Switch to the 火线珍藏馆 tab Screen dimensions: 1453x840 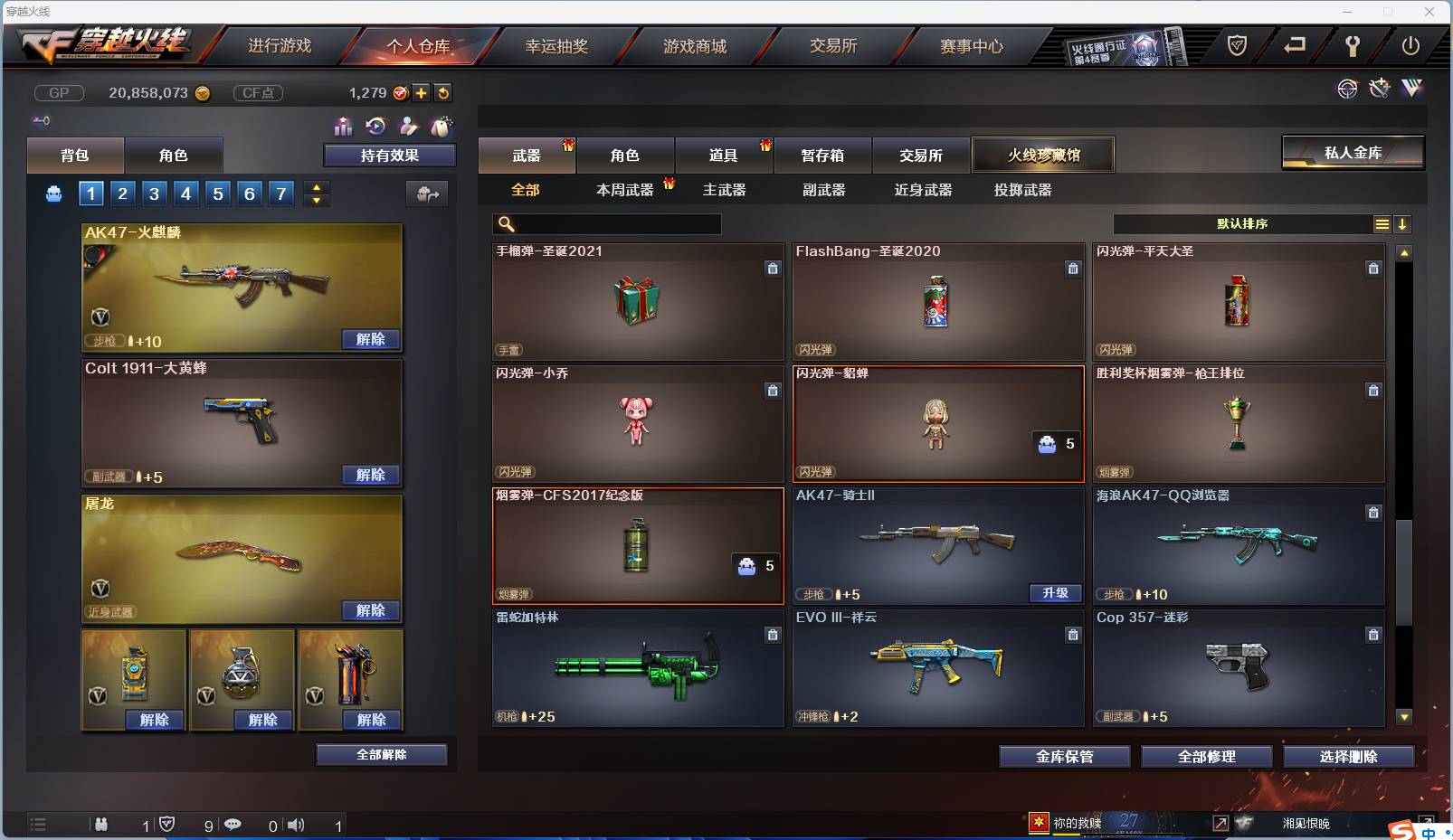tap(1045, 154)
